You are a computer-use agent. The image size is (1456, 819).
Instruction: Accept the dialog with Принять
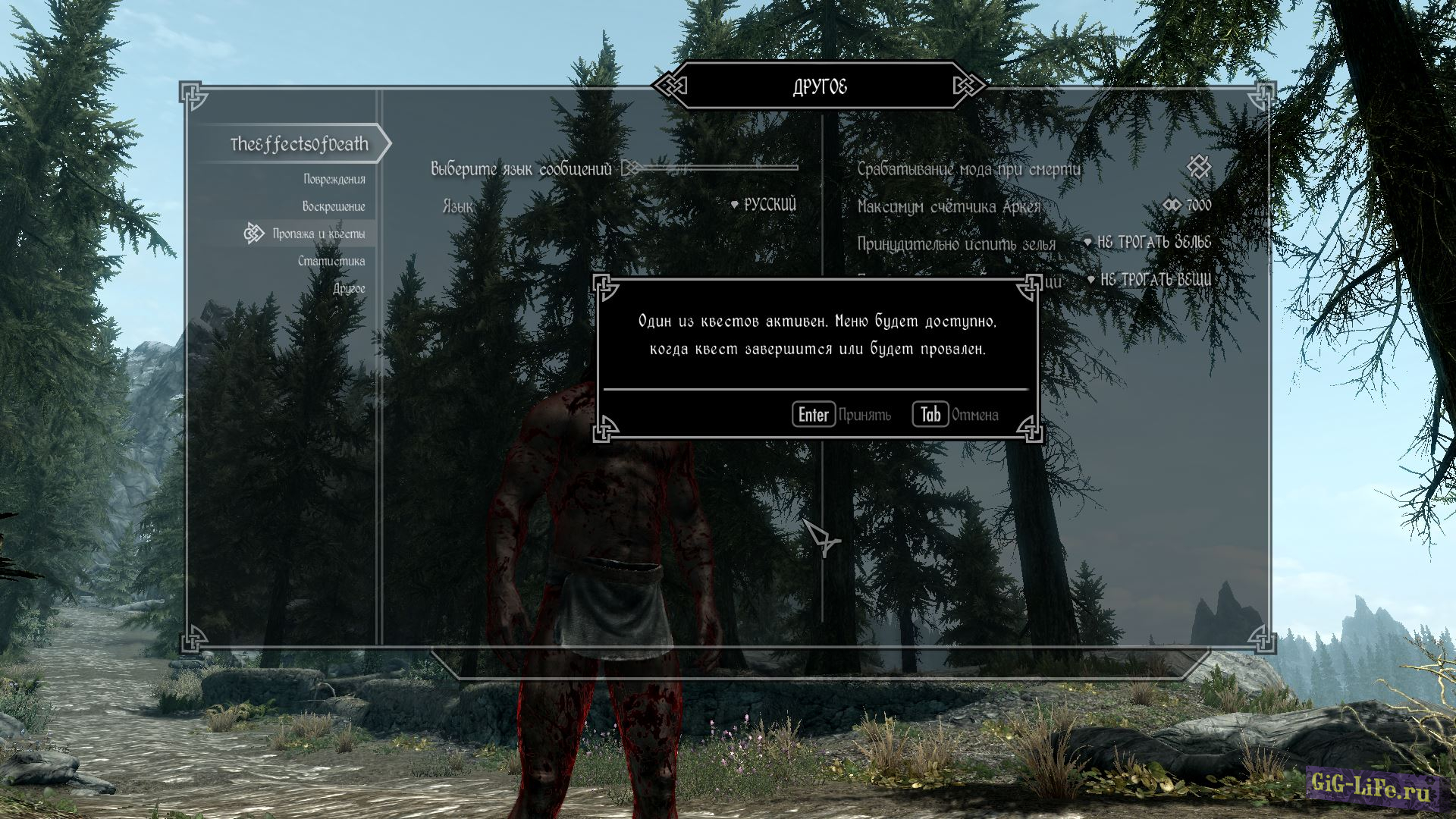pyautogui.click(x=842, y=415)
